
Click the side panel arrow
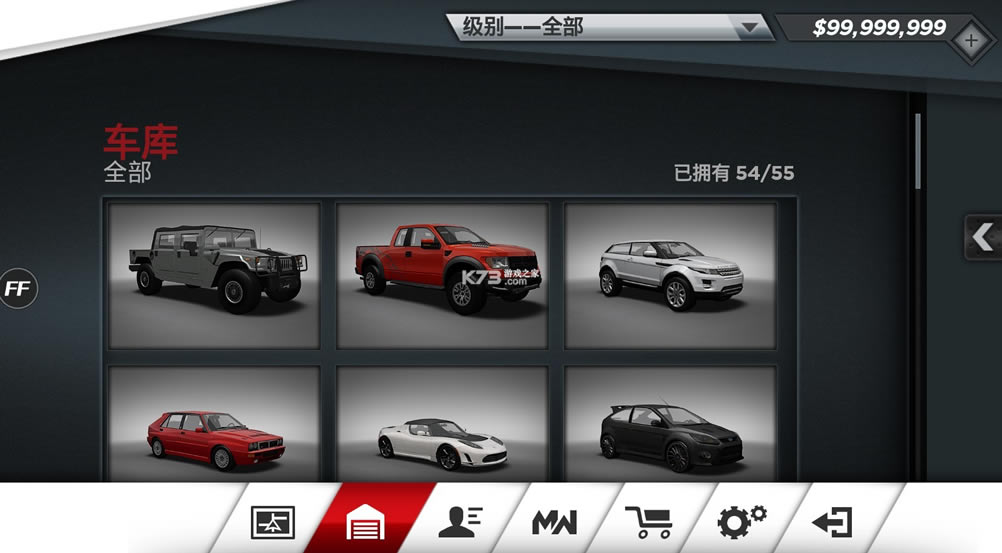(983, 237)
